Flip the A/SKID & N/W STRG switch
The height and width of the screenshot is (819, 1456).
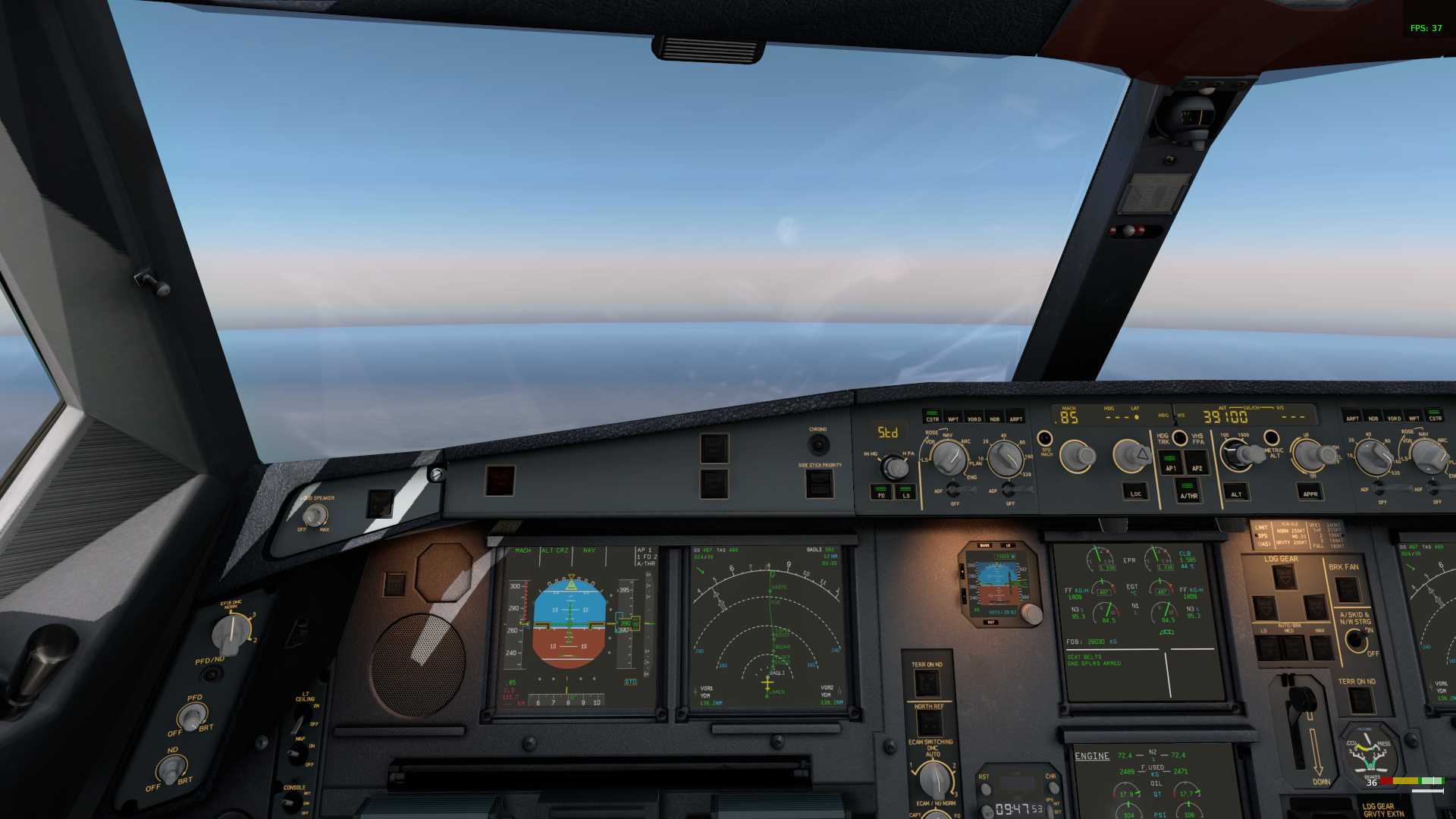[x=1356, y=641]
